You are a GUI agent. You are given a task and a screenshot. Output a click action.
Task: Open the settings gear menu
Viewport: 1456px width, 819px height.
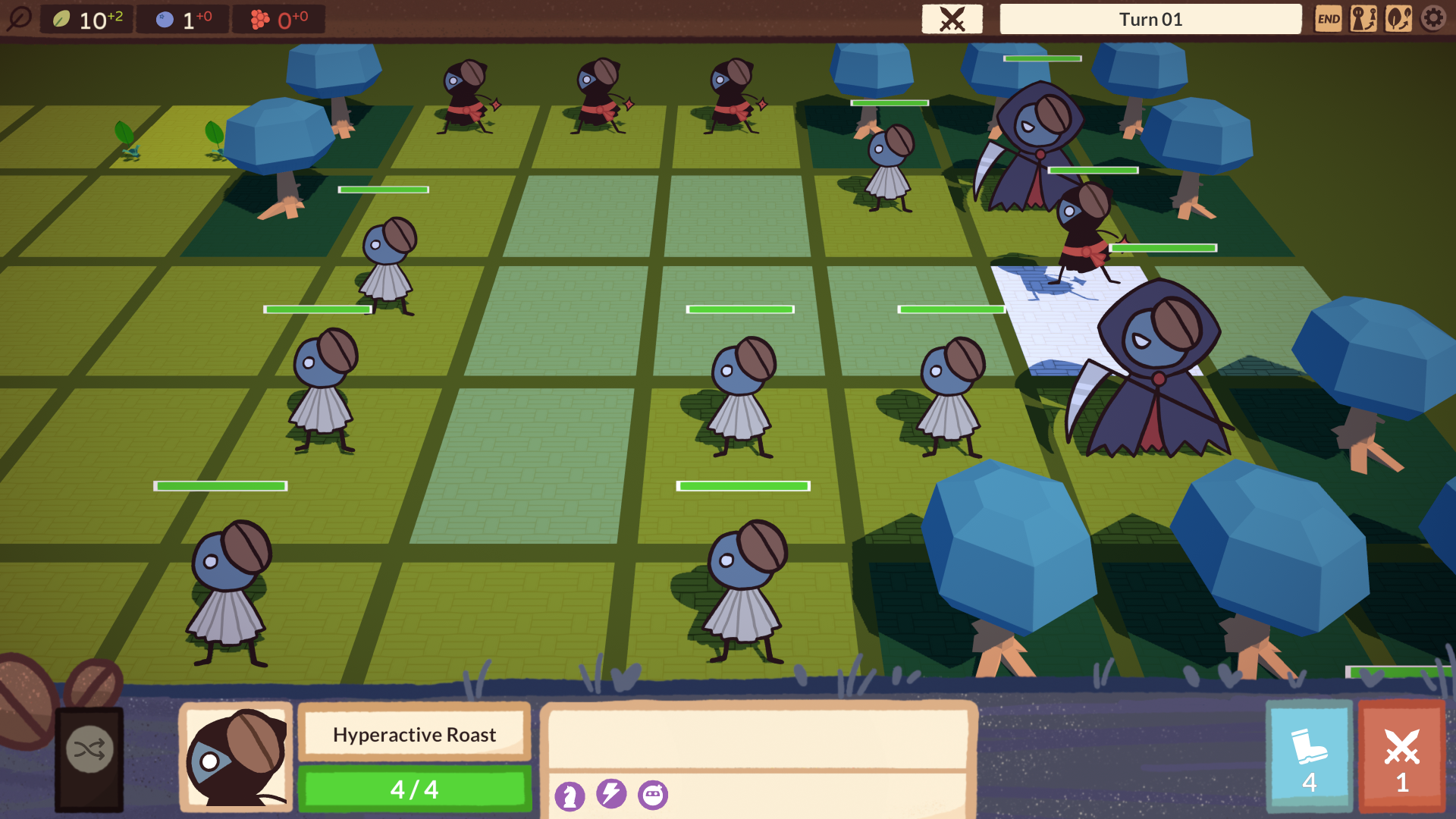coord(1432,19)
